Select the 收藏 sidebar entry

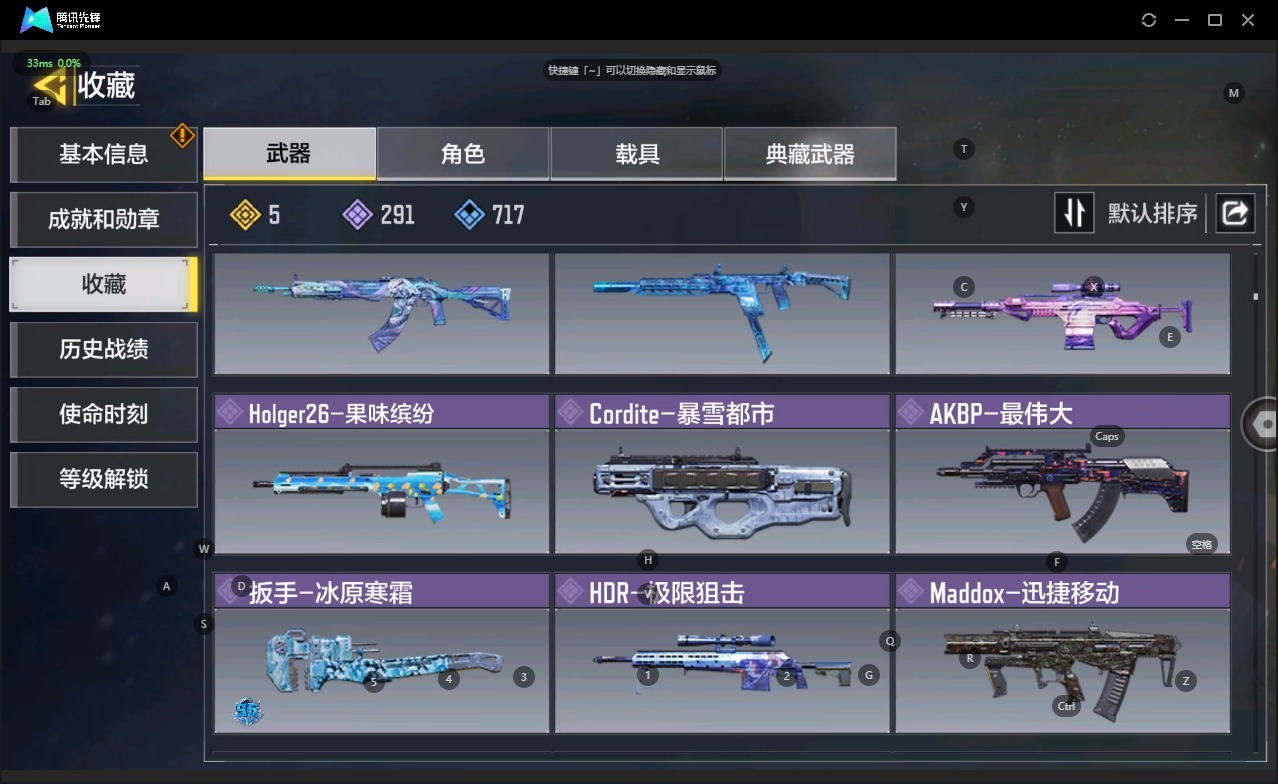coord(103,284)
